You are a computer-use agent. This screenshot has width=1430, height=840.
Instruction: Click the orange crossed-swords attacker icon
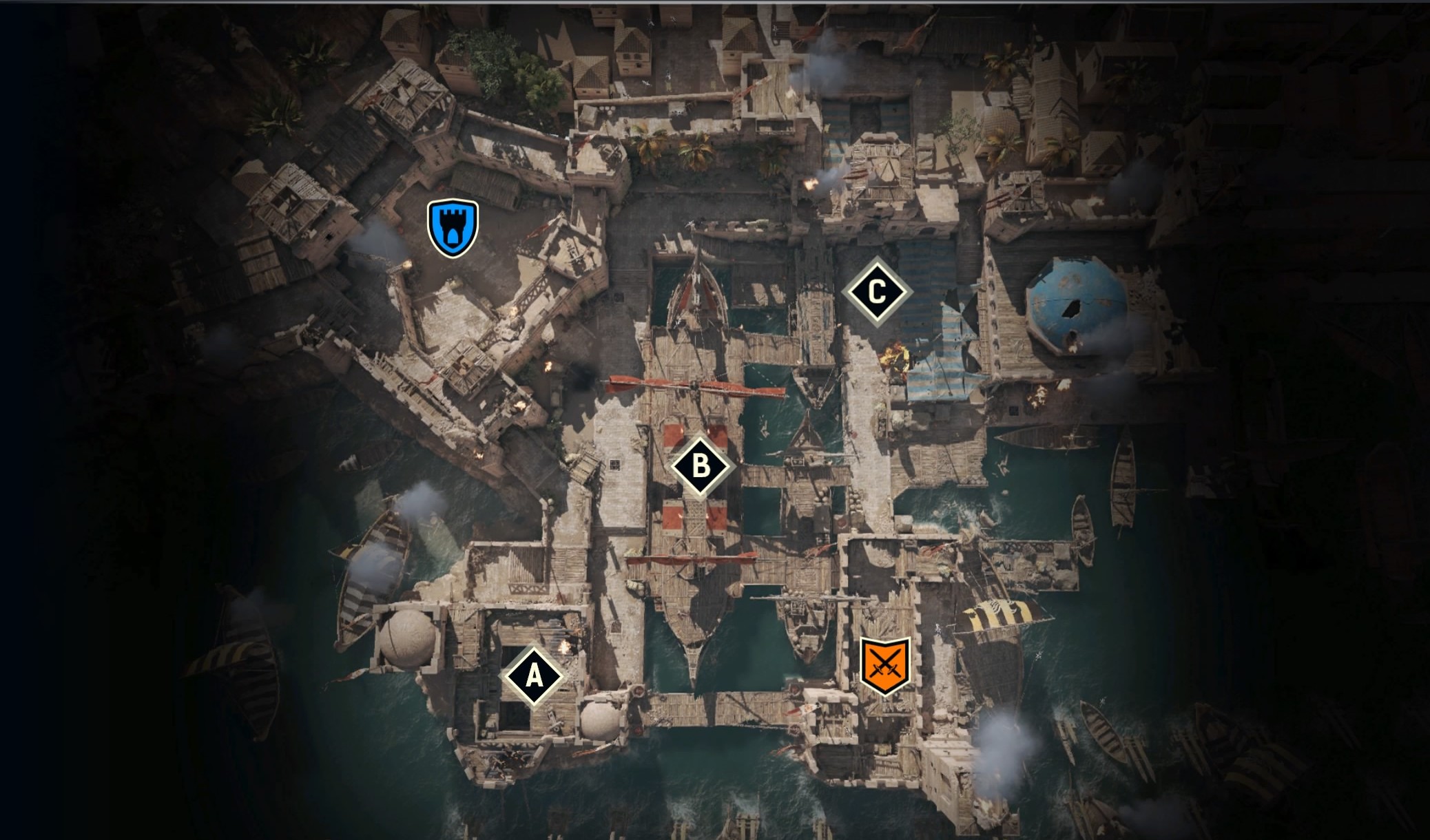pos(885,665)
